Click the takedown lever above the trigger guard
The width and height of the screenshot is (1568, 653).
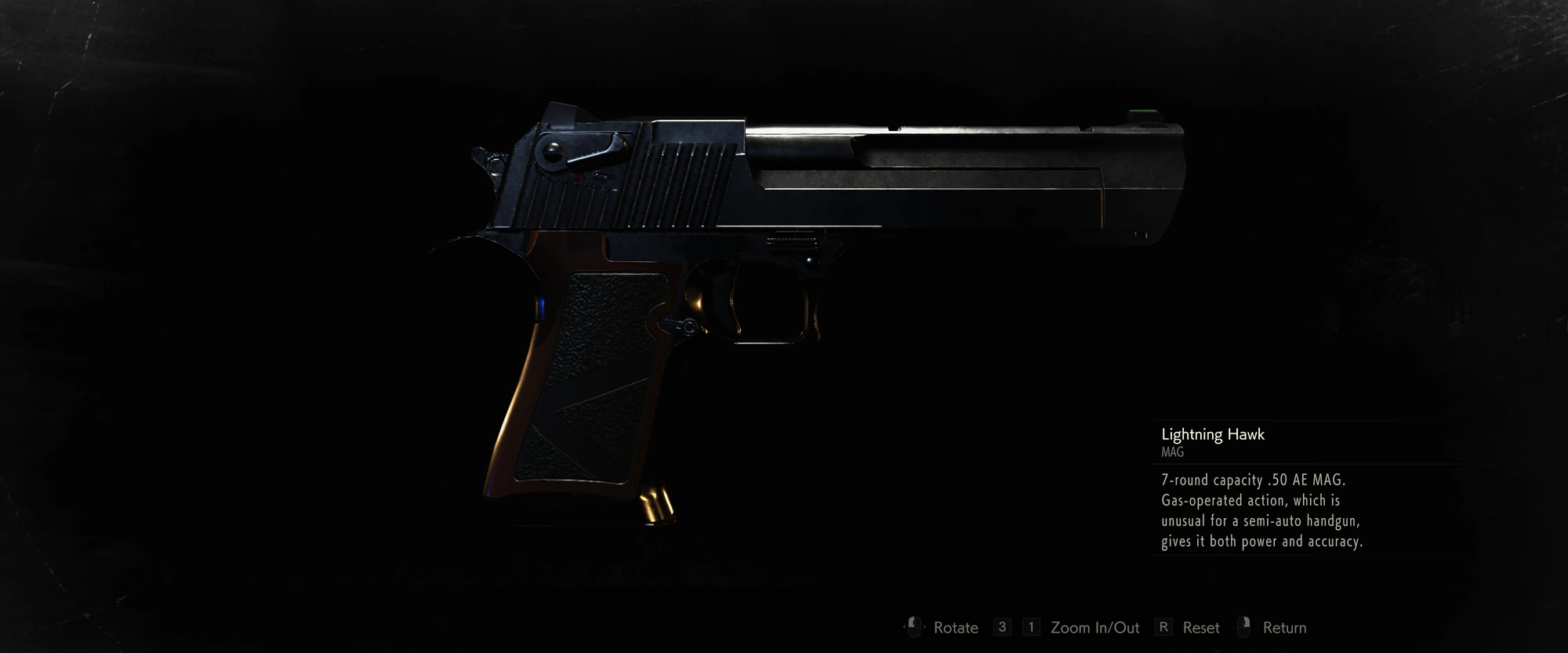(681, 324)
